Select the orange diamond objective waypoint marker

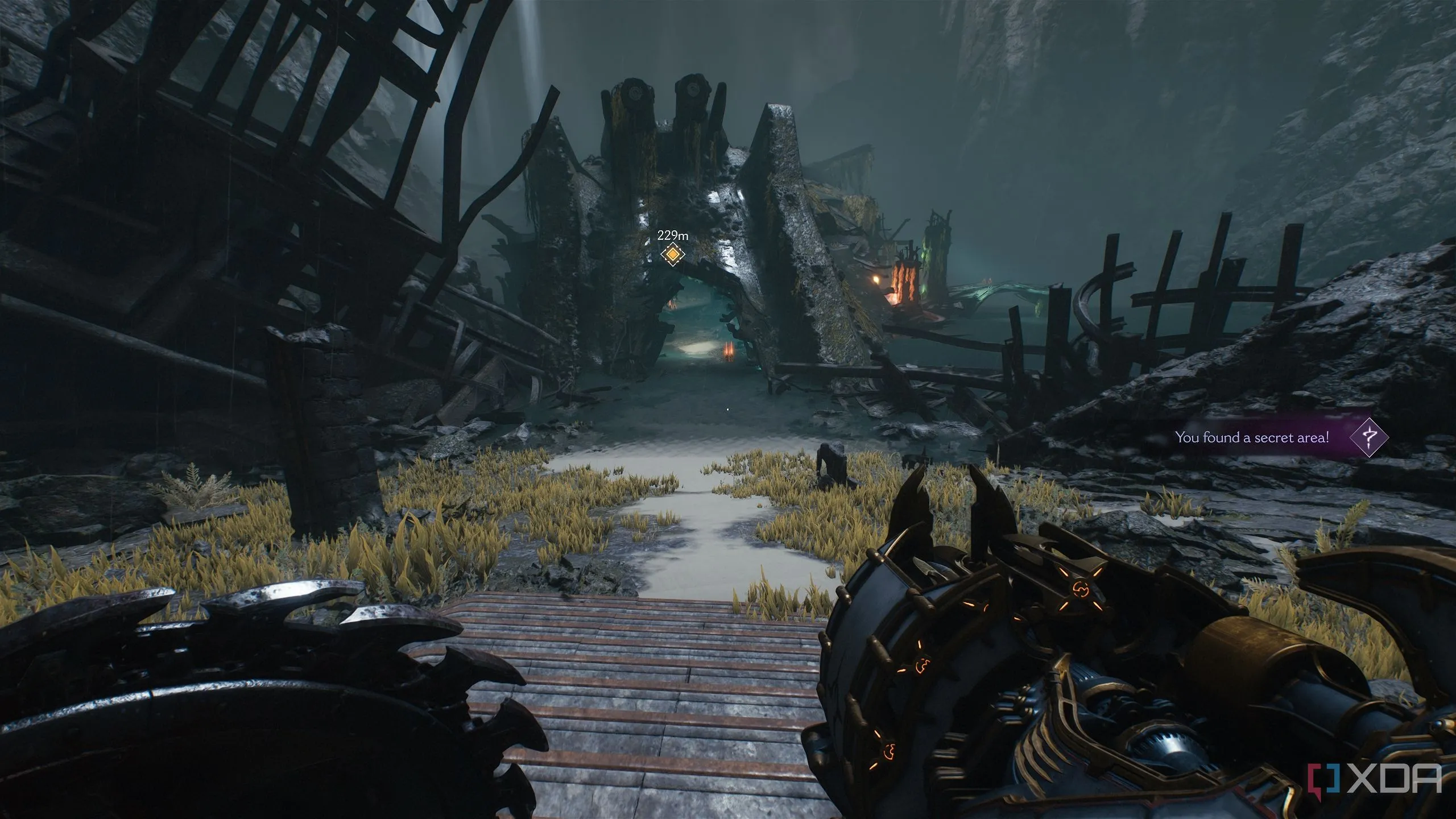click(x=672, y=254)
